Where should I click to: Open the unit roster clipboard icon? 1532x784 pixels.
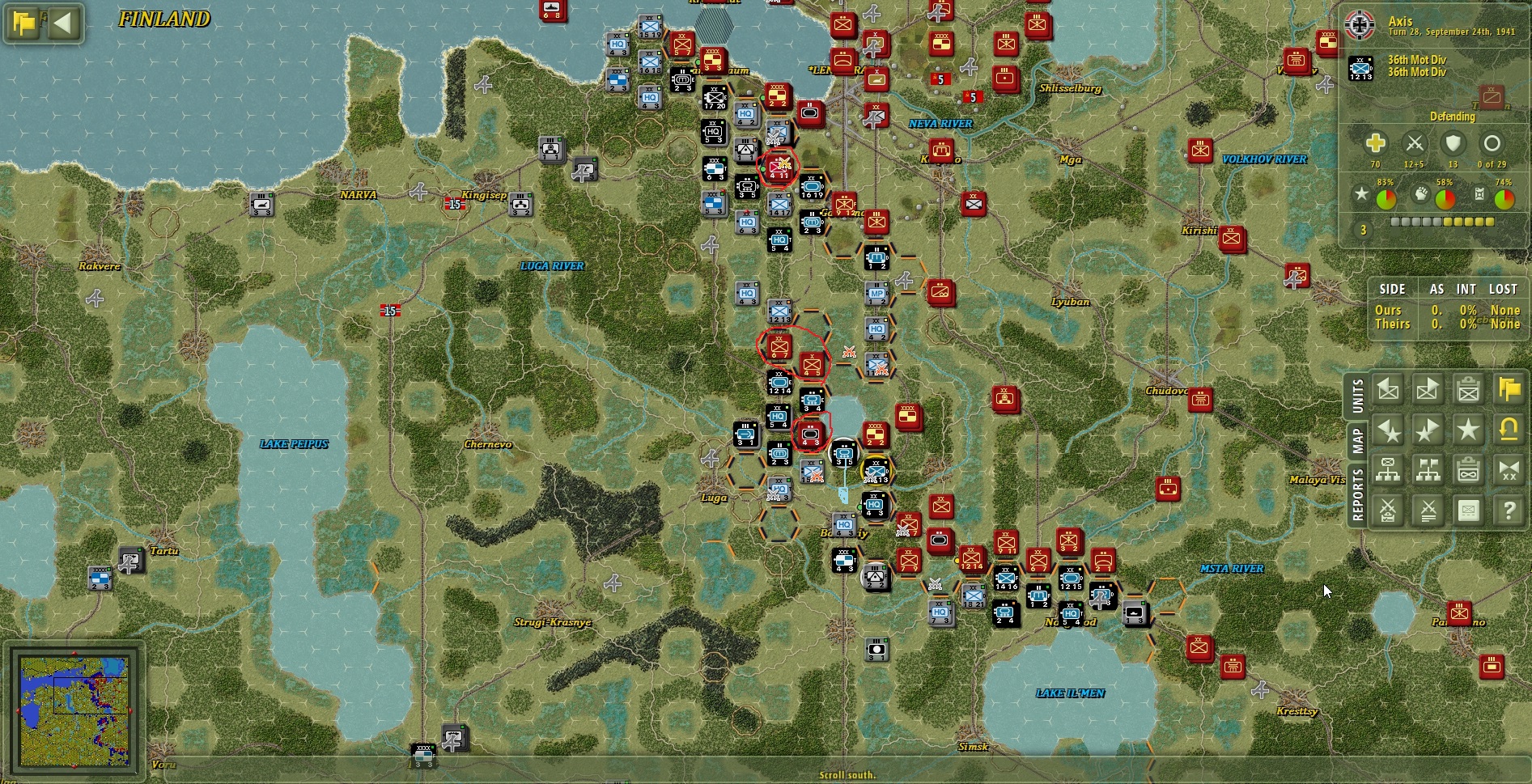pos(1466,390)
